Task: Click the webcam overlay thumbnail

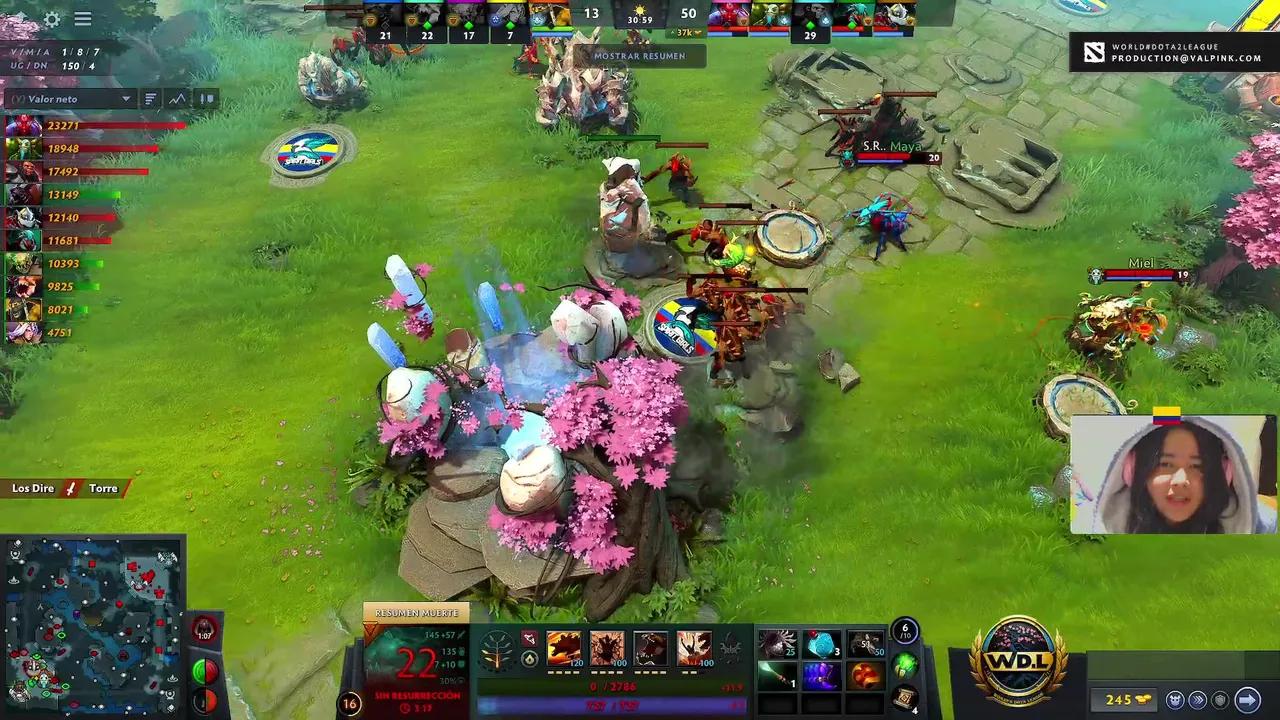Action: pos(1170,470)
